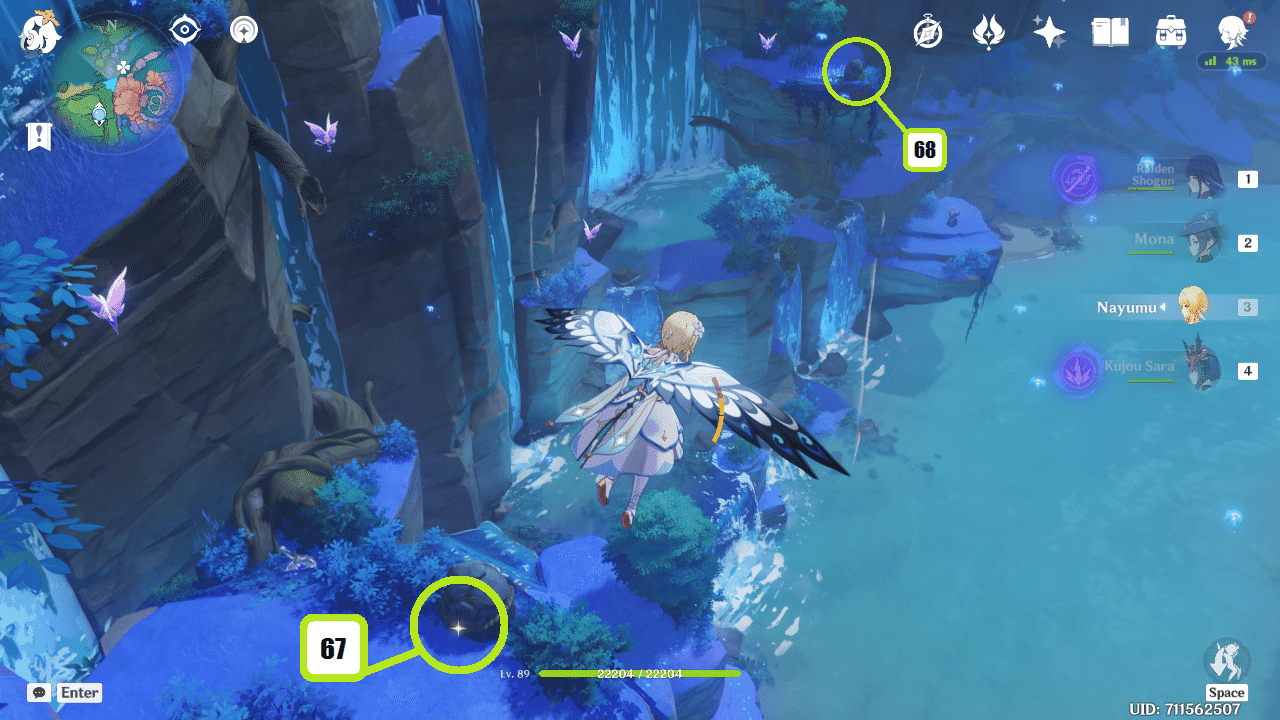Click the quest tracker eye icon
The width and height of the screenshot is (1280, 720).
183,30
